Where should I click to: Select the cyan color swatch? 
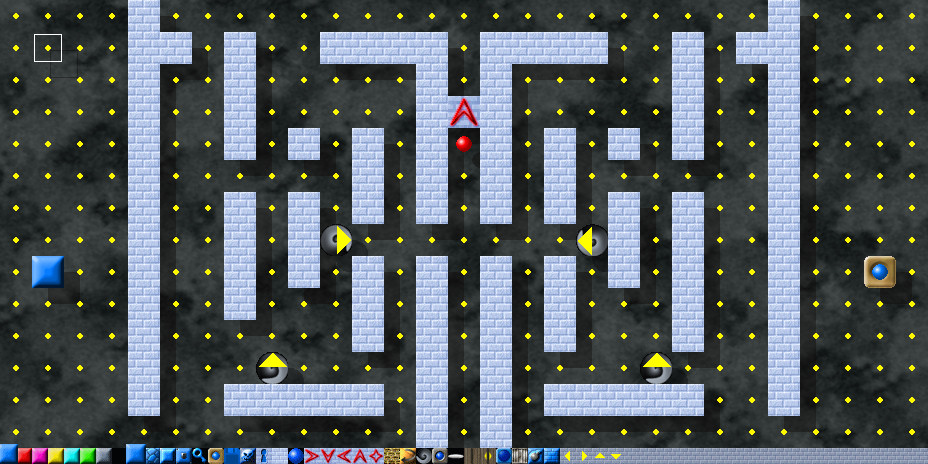coord(72,456)
